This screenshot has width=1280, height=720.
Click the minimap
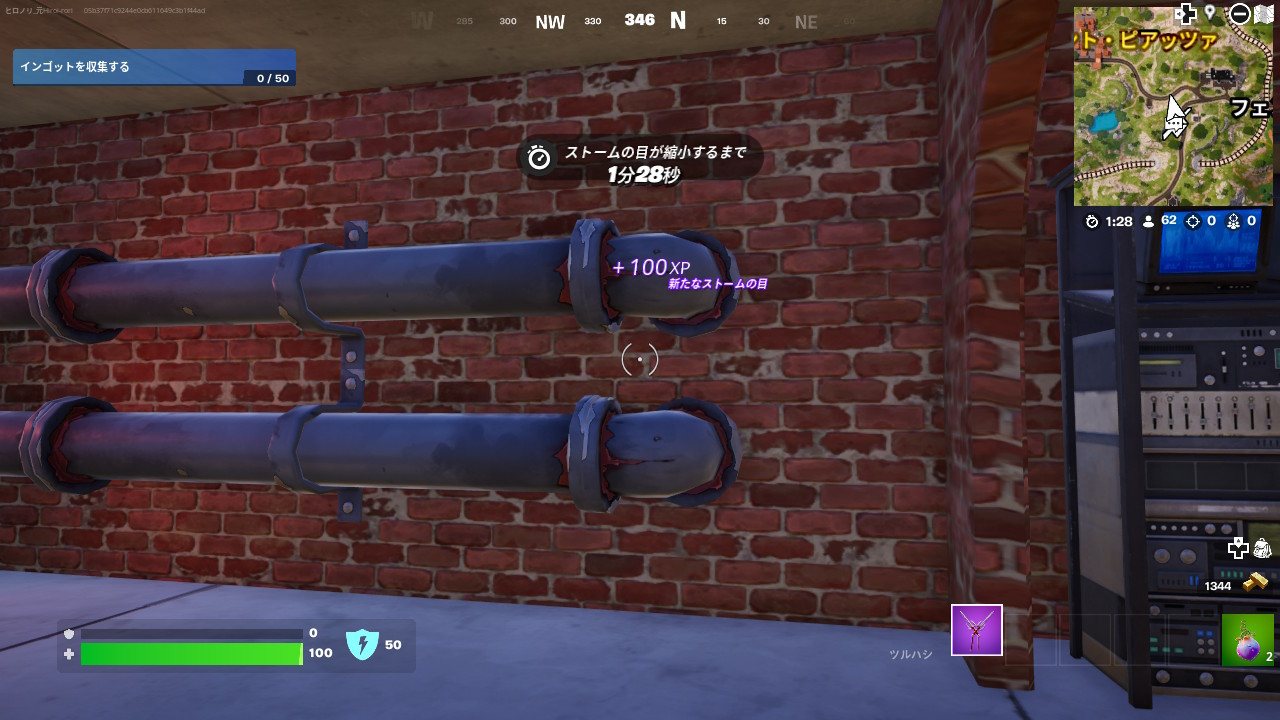[1173, 106]
